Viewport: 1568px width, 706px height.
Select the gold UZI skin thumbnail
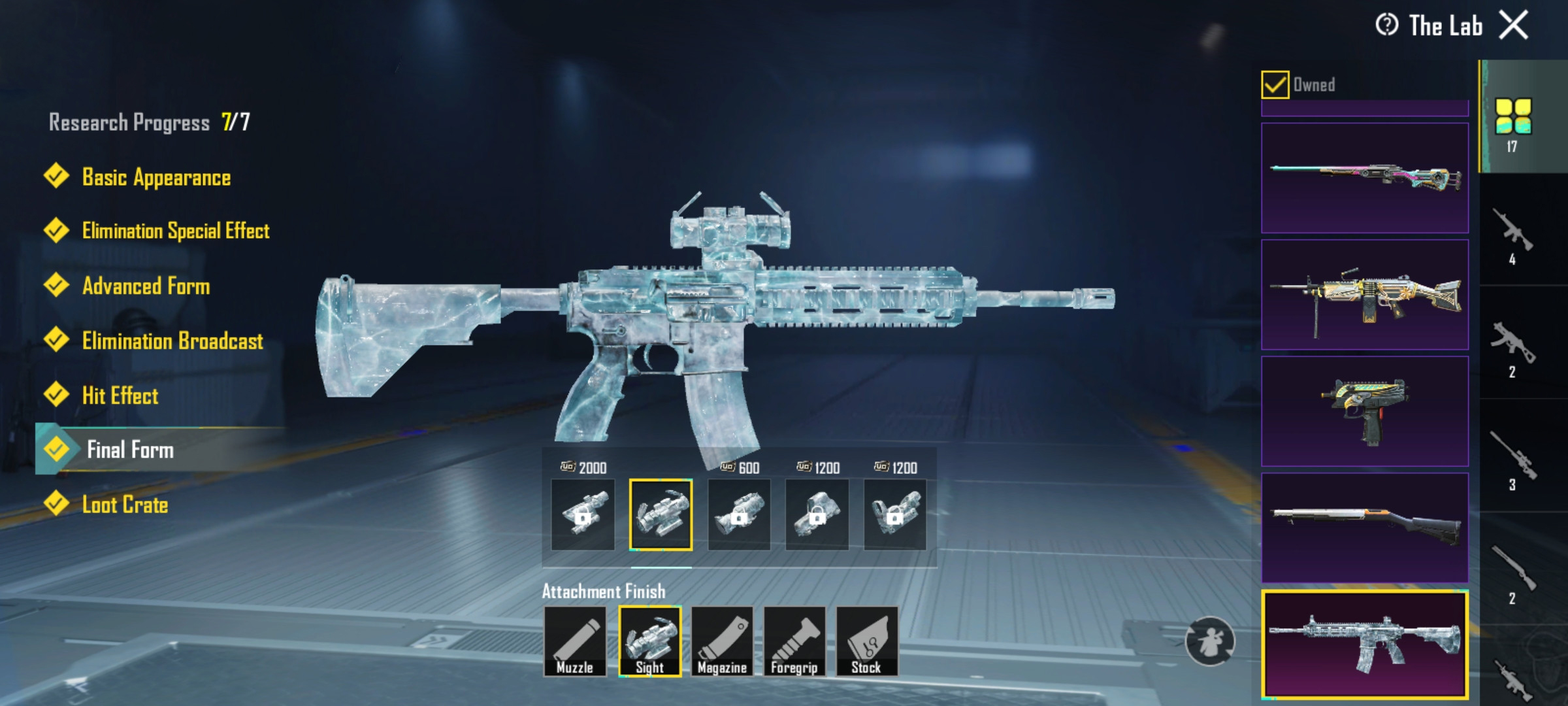point(1364,411)
